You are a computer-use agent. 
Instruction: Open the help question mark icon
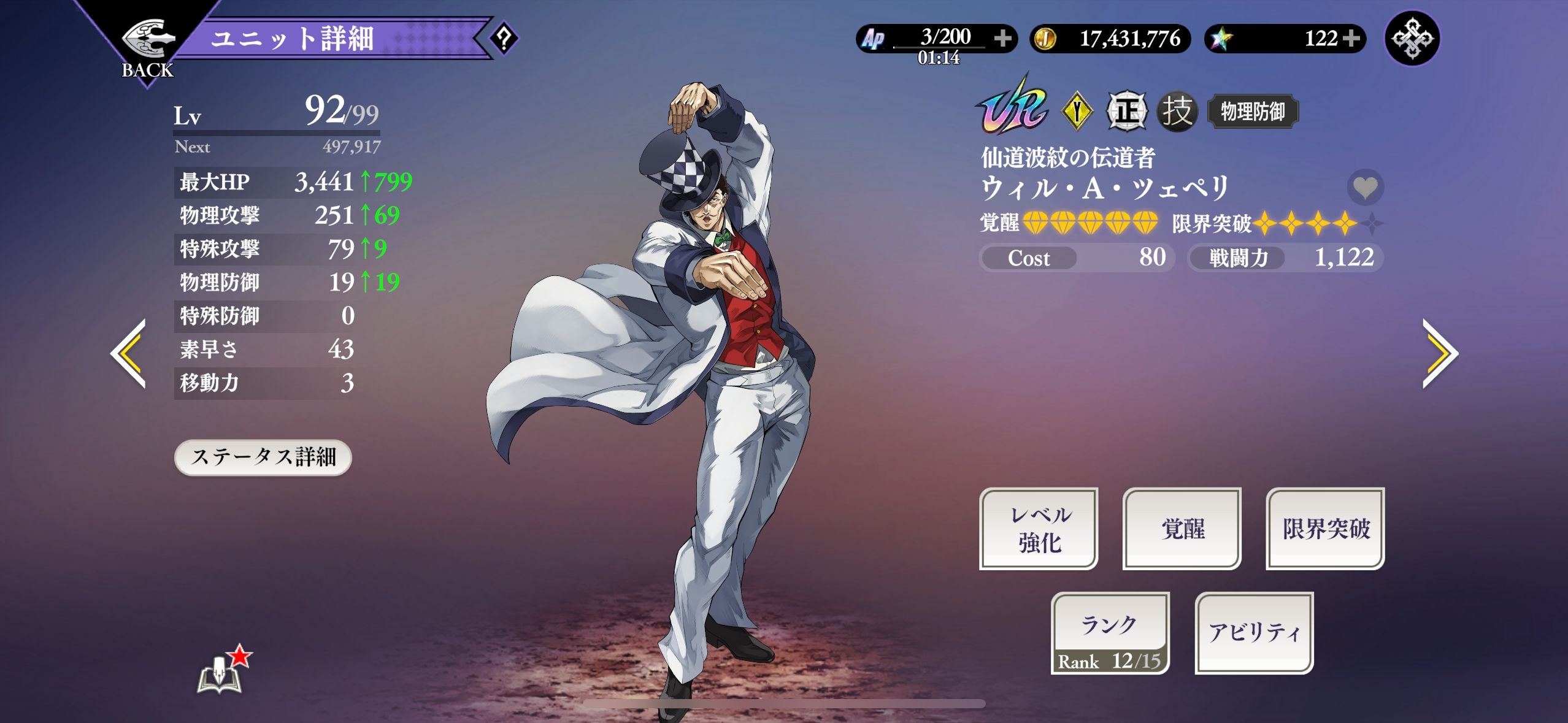(x=504, y=39)
